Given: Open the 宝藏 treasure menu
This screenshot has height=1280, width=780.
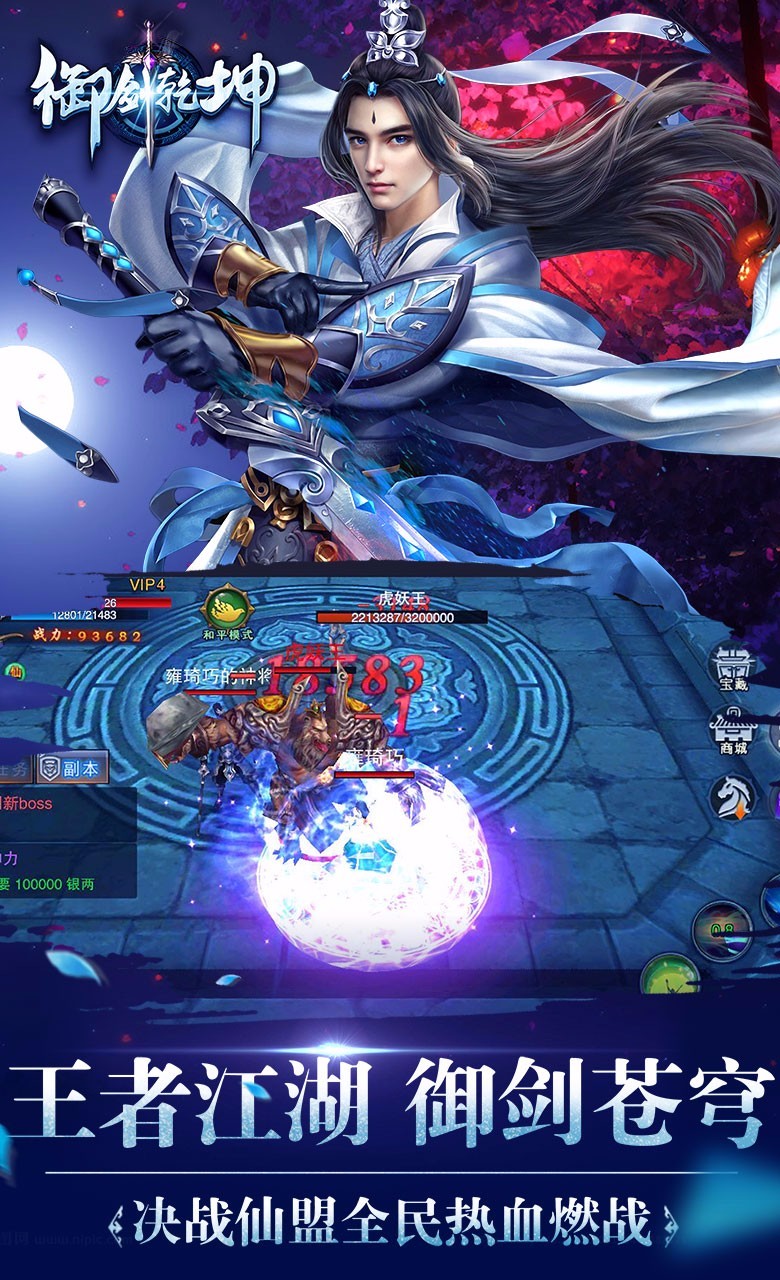Looking at the screenshot, I should 734,668.
